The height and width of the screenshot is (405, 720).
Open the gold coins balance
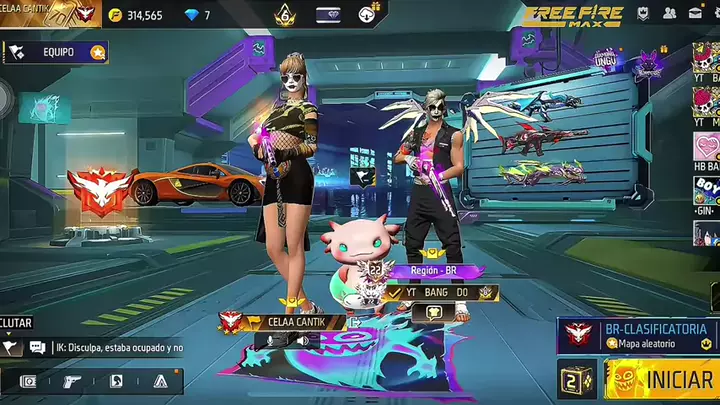coord(135,15)
